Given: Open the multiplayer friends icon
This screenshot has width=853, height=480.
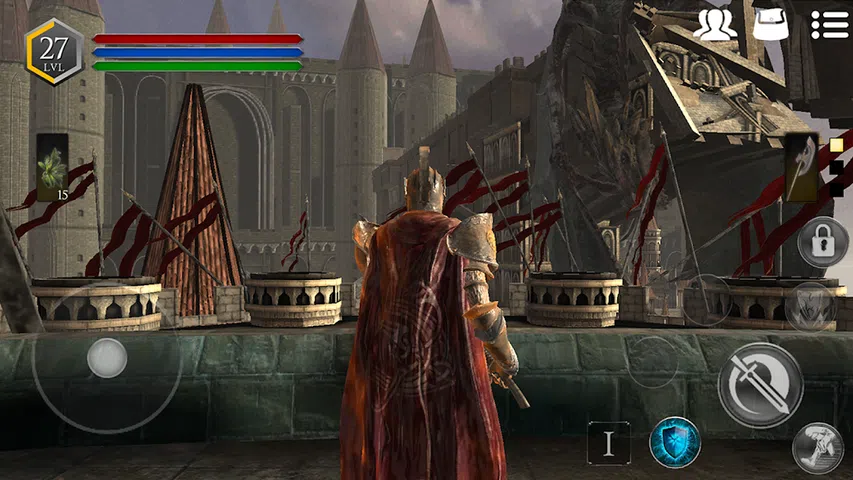Looking at the screenshot, I should (714, 24).
